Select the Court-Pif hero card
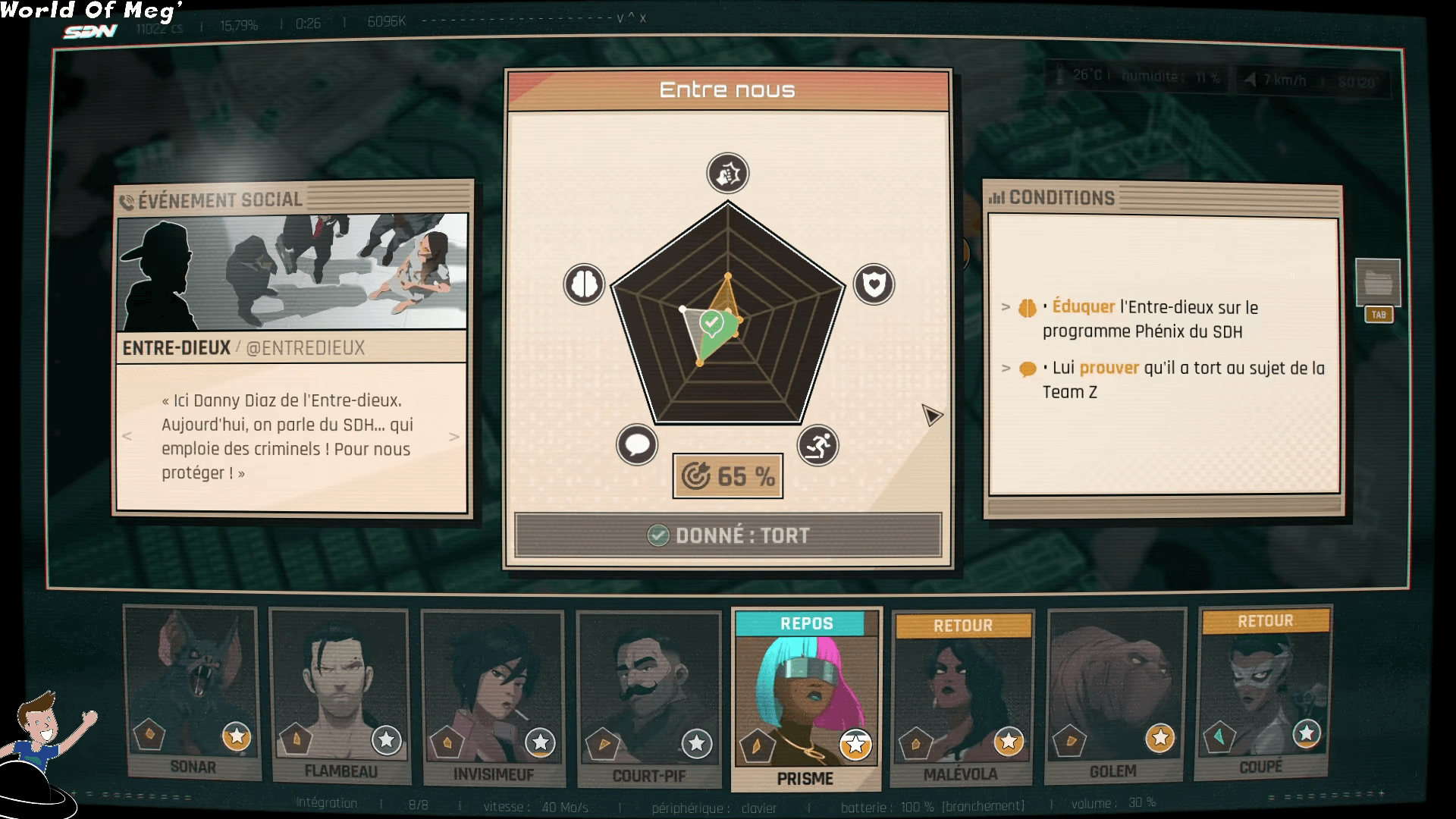1456x819 pixels. tap(649, 699)
